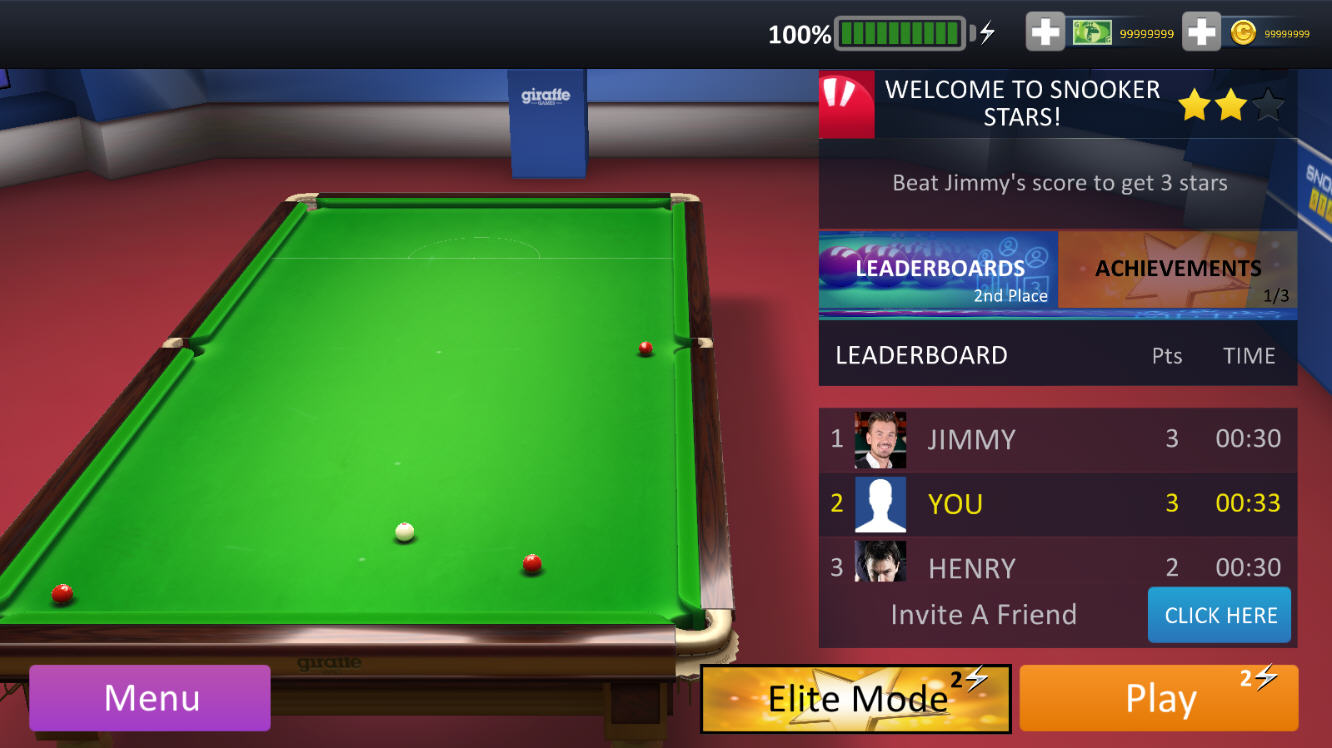Click the plus icon next to gold coins
This screenshot has height=748, width=1332.
(x=1200, y=32)
